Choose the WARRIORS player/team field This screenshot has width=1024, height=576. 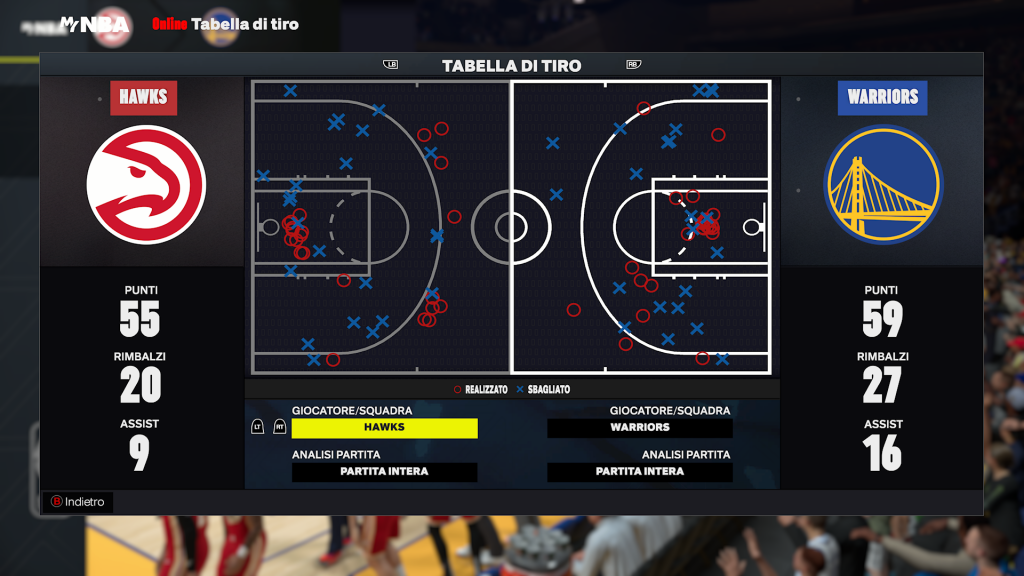point(640,427)
